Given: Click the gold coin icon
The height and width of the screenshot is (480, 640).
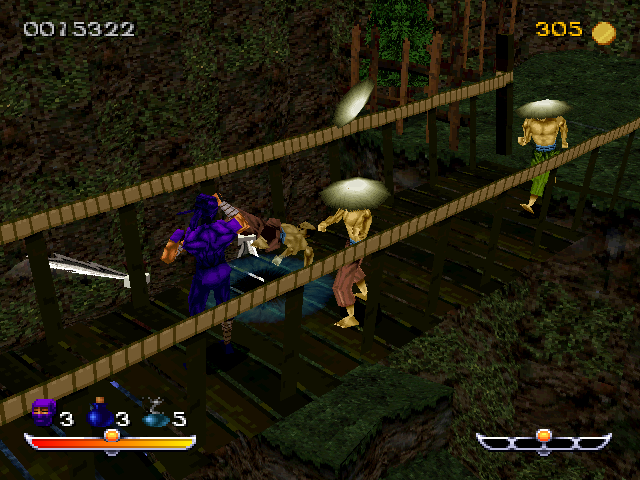Looking at the screenshot, I should point(603,32).
